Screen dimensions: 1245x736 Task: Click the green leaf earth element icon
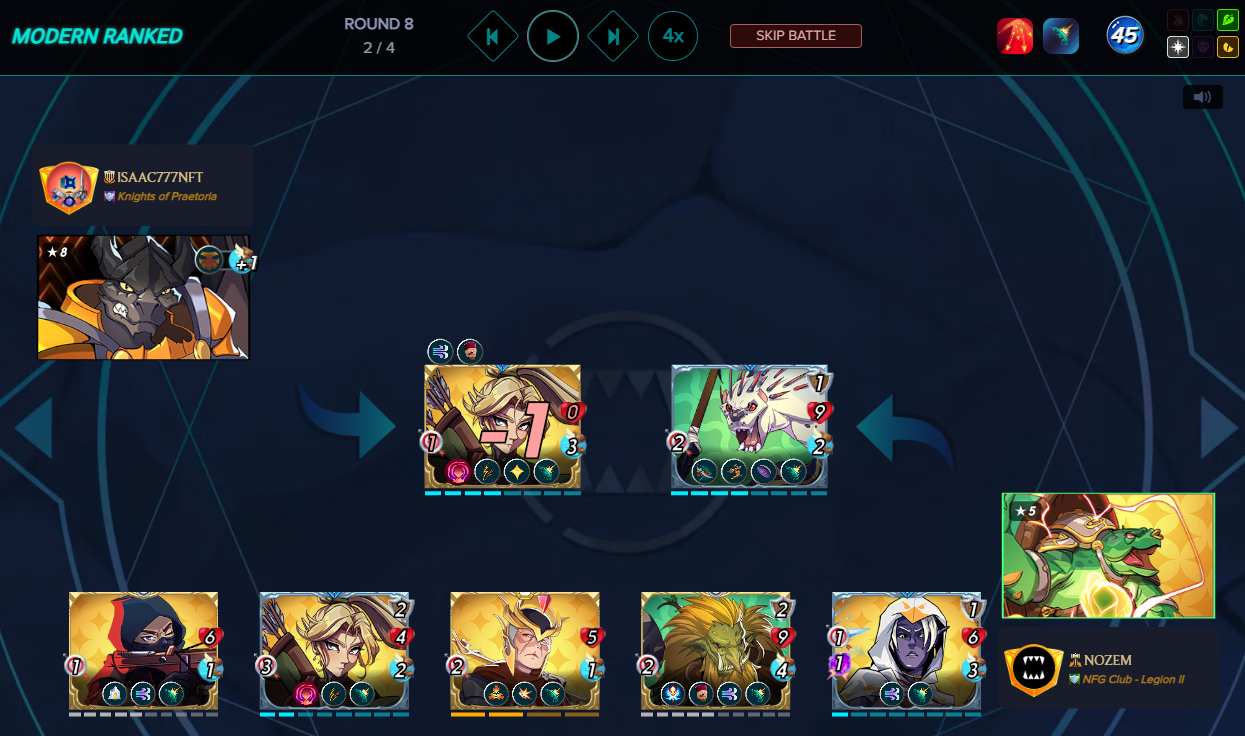tap(1228, 20)
